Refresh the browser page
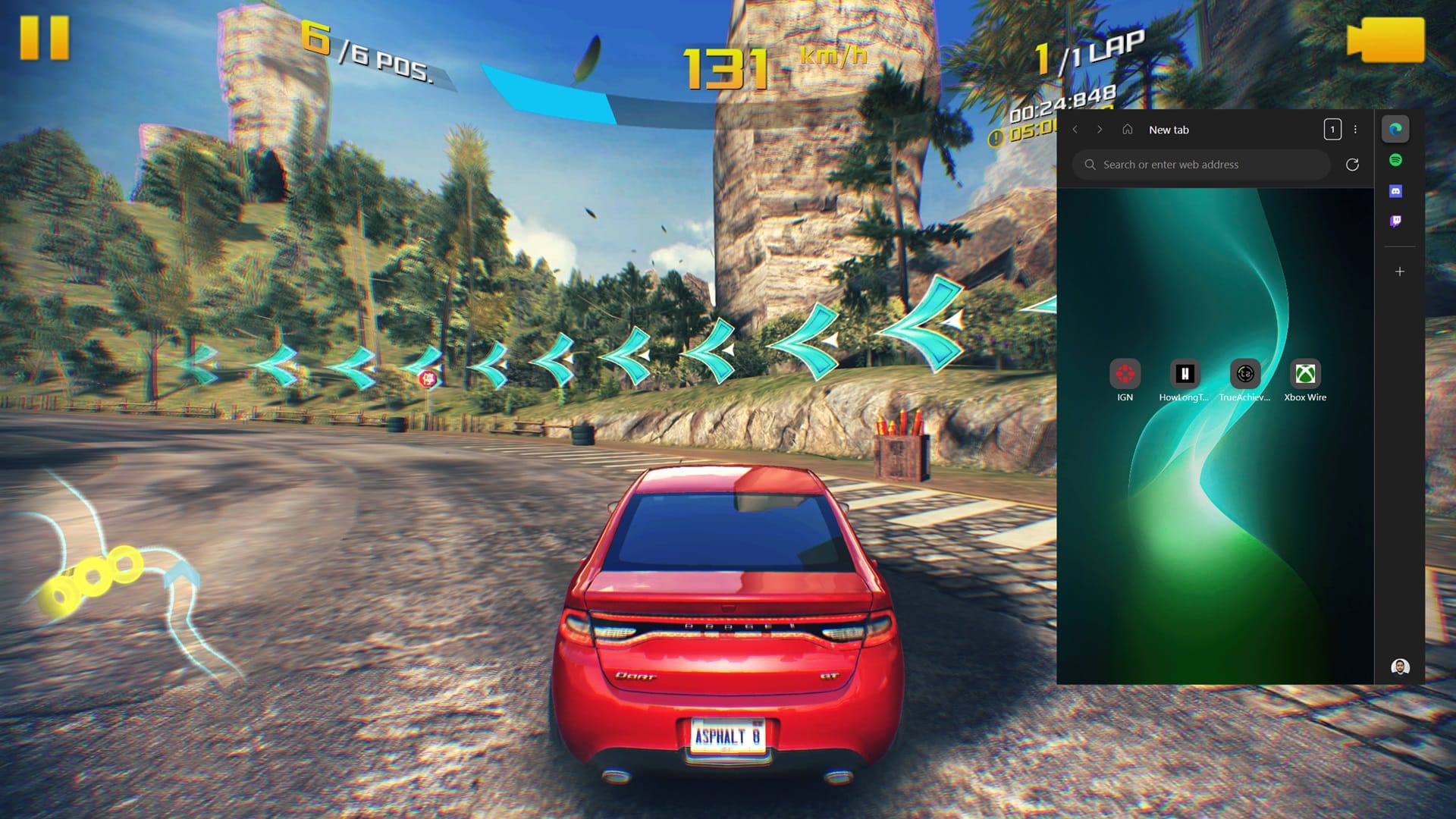 (x=1352, y=165)
